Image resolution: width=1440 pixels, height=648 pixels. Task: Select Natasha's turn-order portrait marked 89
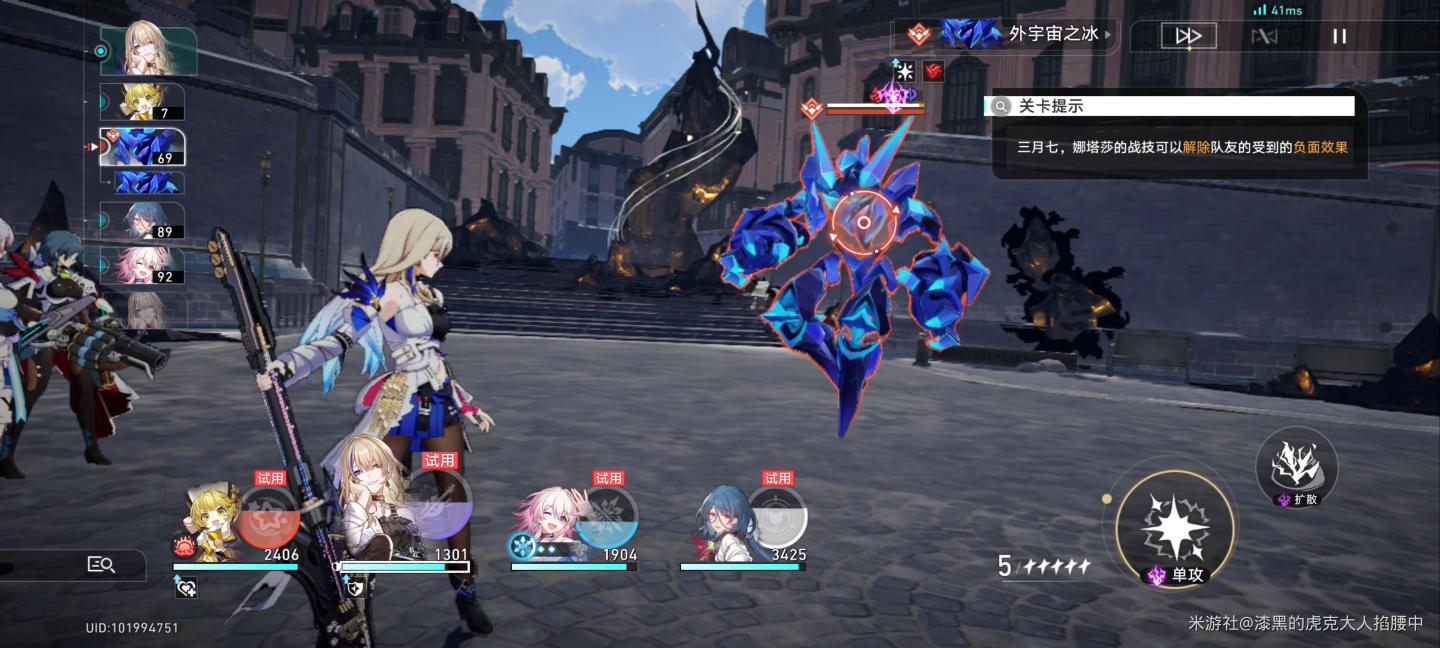coord(142,221)
